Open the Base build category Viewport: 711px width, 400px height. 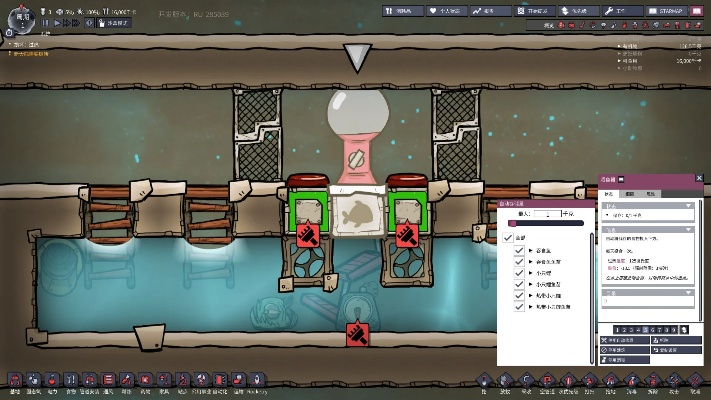pos(15,380)
